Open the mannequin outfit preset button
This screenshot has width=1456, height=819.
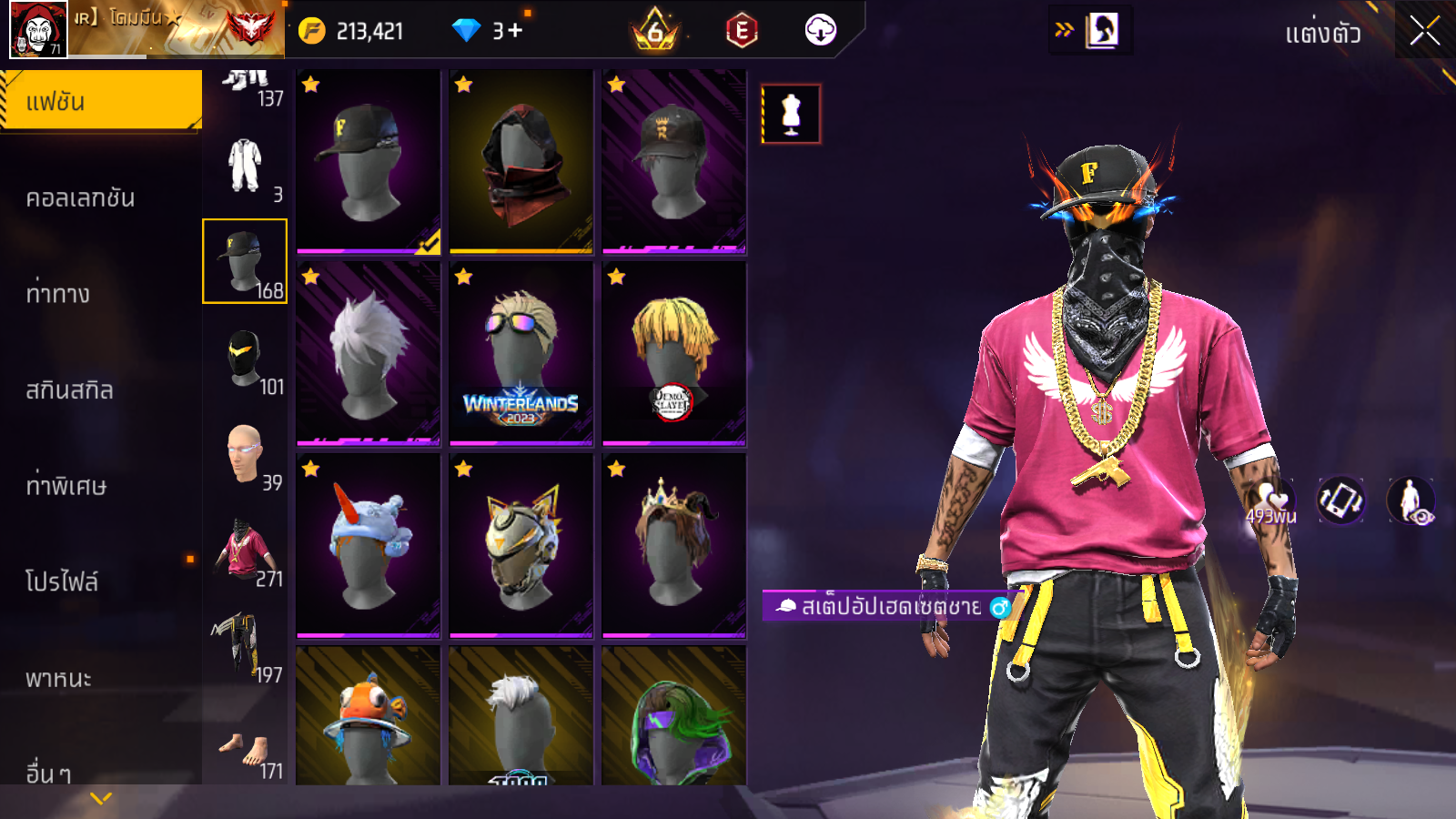(791, 115)
